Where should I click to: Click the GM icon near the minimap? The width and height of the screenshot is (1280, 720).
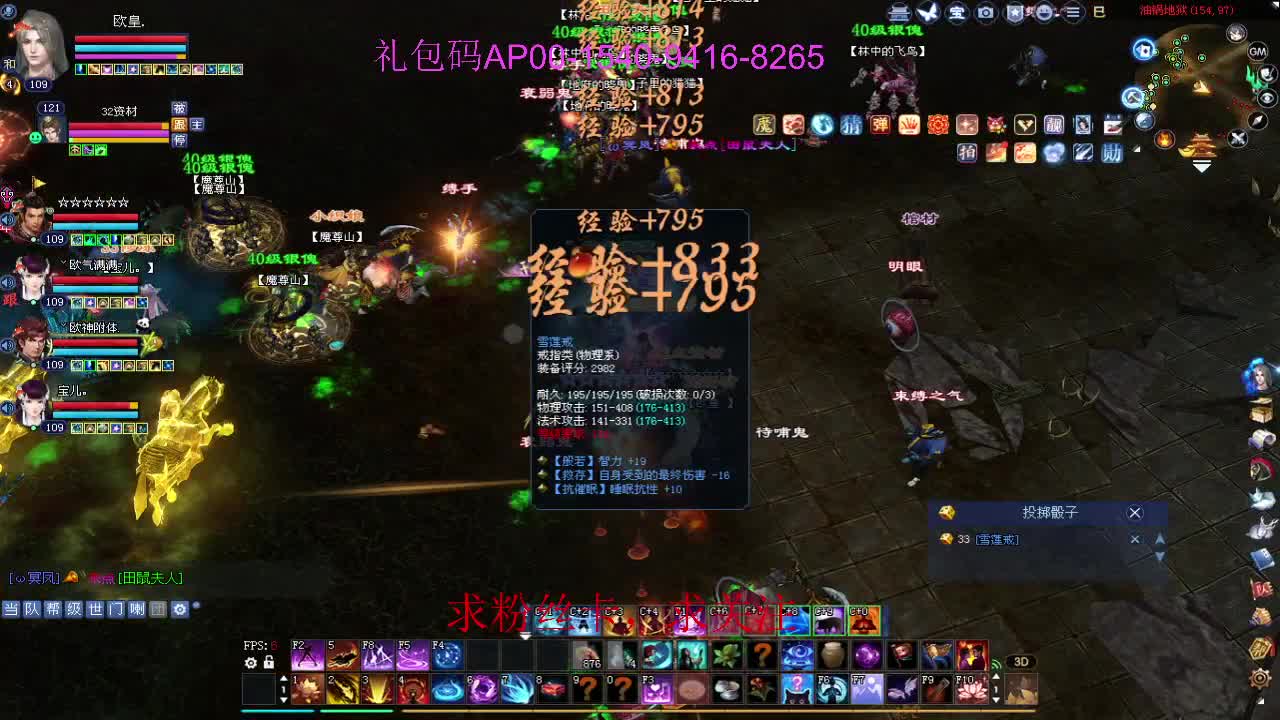(x=1258, y=52)
